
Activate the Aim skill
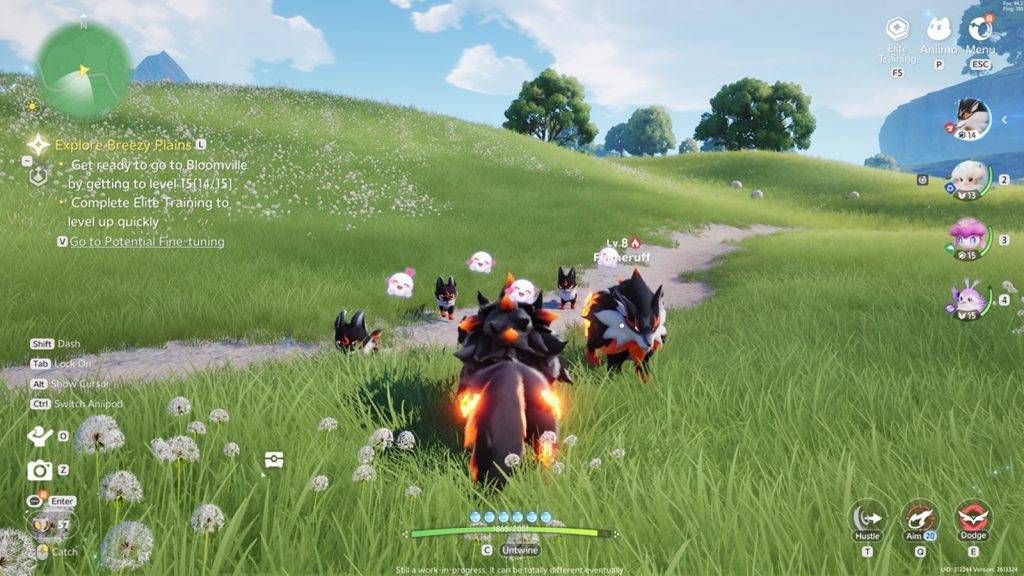click(x=920, y=518)
